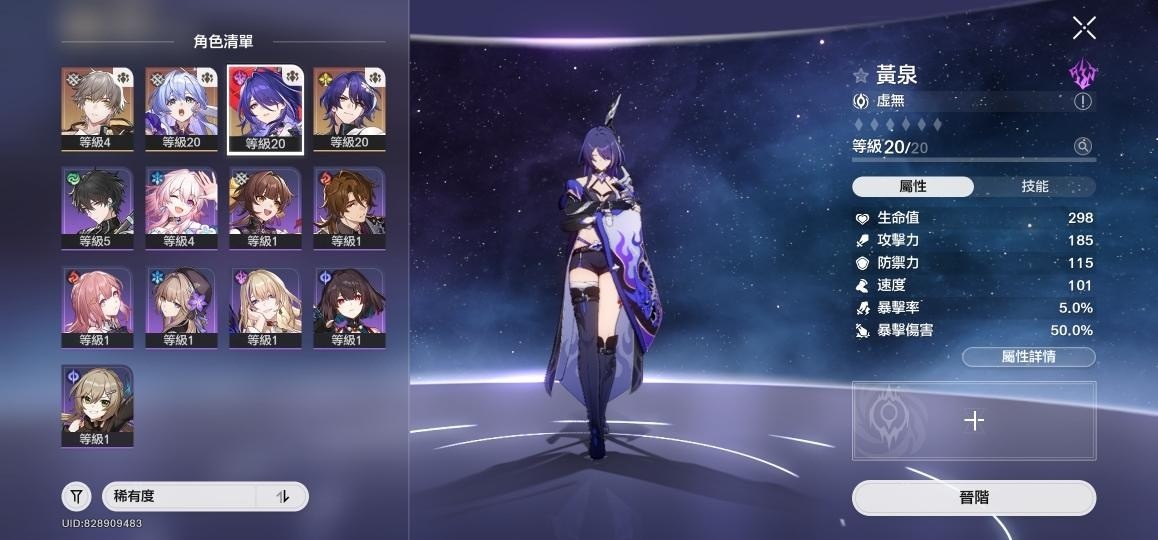Screen dimensions: 1158x540
Task: Click the 晉階 ascend button
Action: pyautogui.click(x=973, y=498)
